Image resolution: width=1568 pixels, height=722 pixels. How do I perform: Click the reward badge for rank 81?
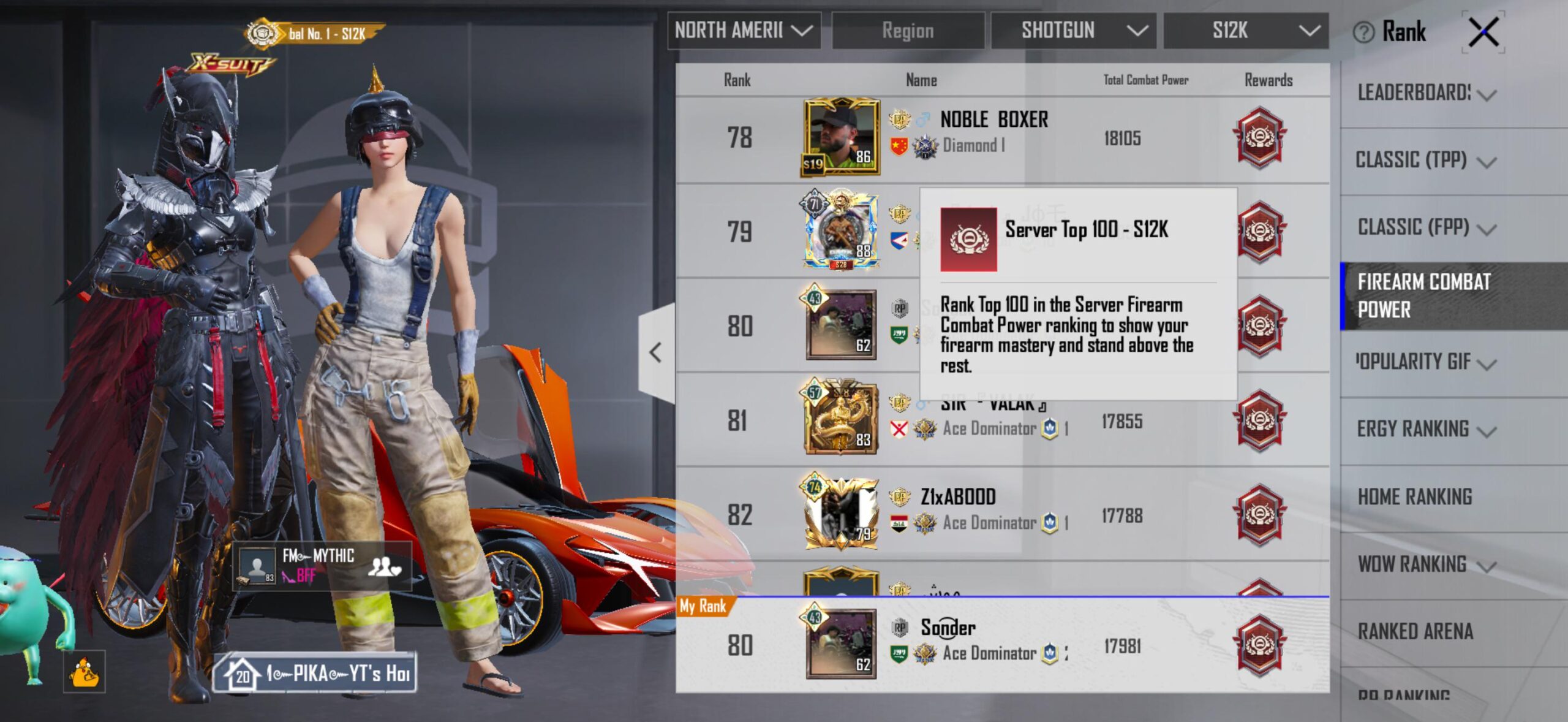coord(1259,421)
